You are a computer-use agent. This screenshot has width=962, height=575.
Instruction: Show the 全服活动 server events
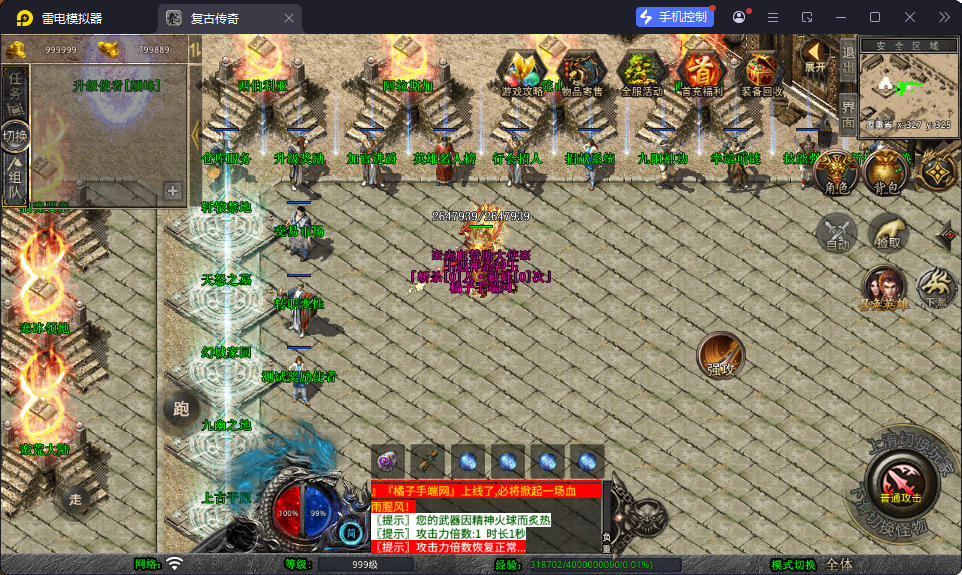pyautogui.click(x=641, y=74)
